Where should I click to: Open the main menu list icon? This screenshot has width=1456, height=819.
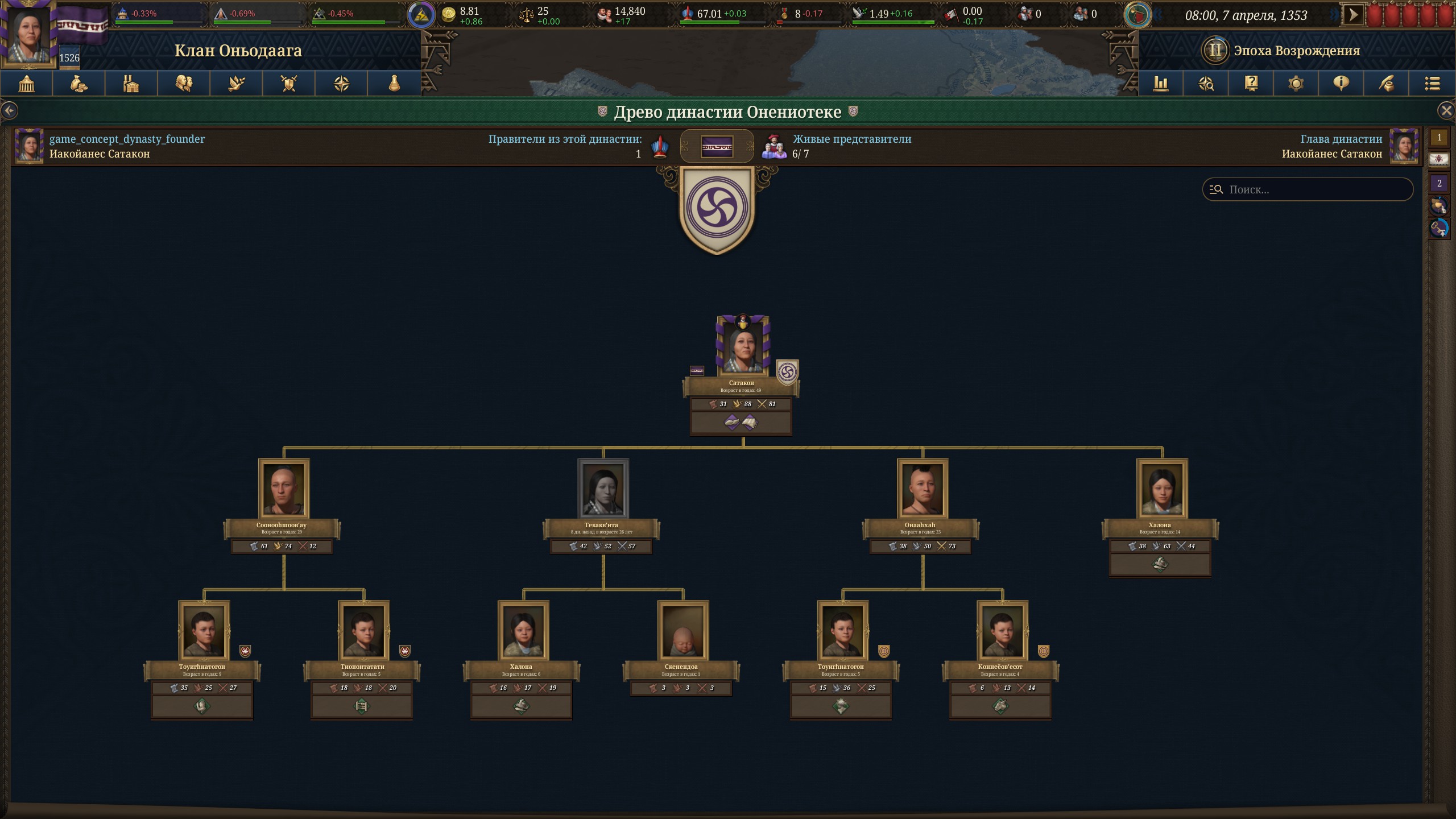point(1432,84)
